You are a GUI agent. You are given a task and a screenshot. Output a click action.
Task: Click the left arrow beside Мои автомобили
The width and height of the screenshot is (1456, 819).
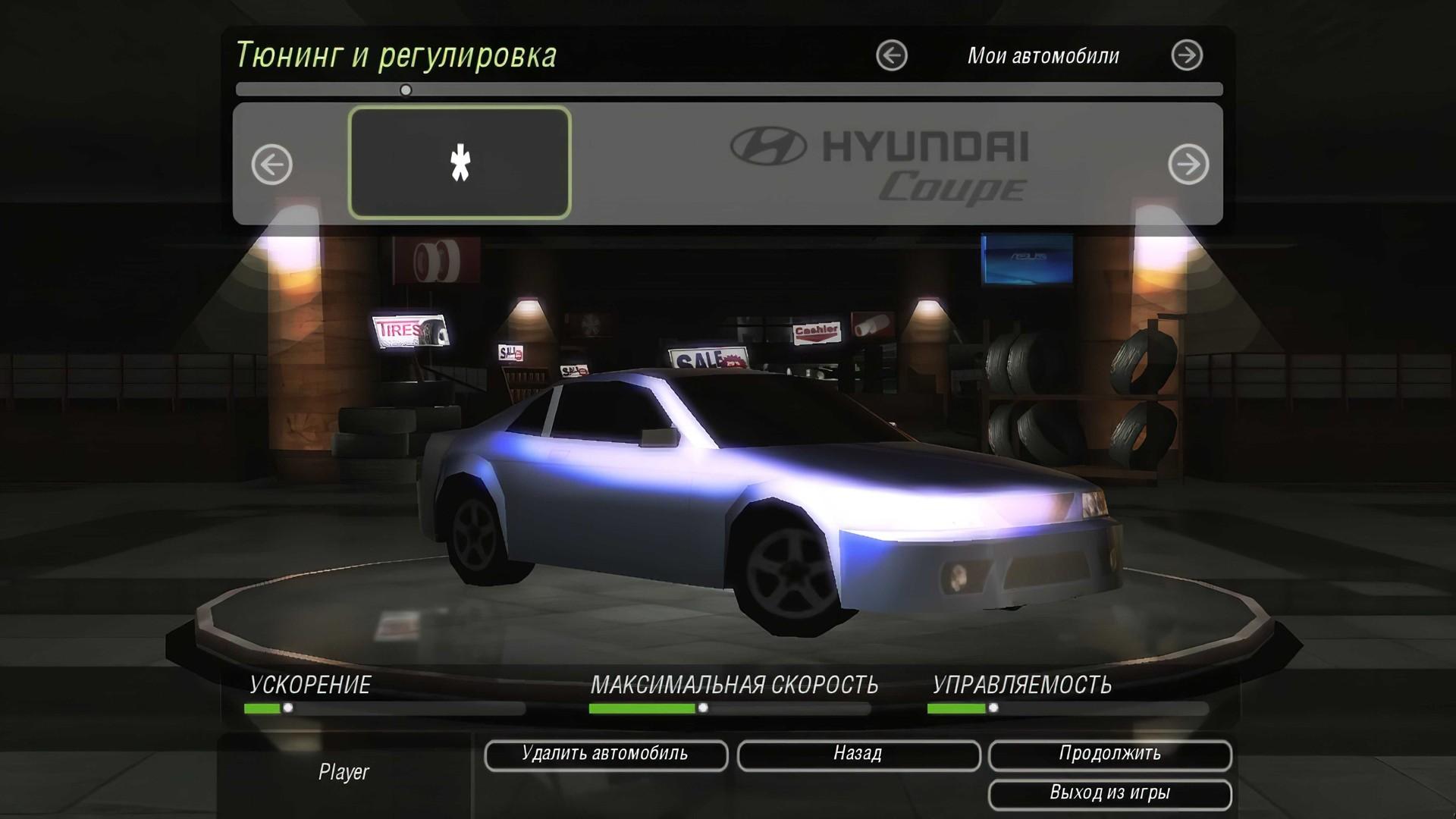[x=892, y=54]
